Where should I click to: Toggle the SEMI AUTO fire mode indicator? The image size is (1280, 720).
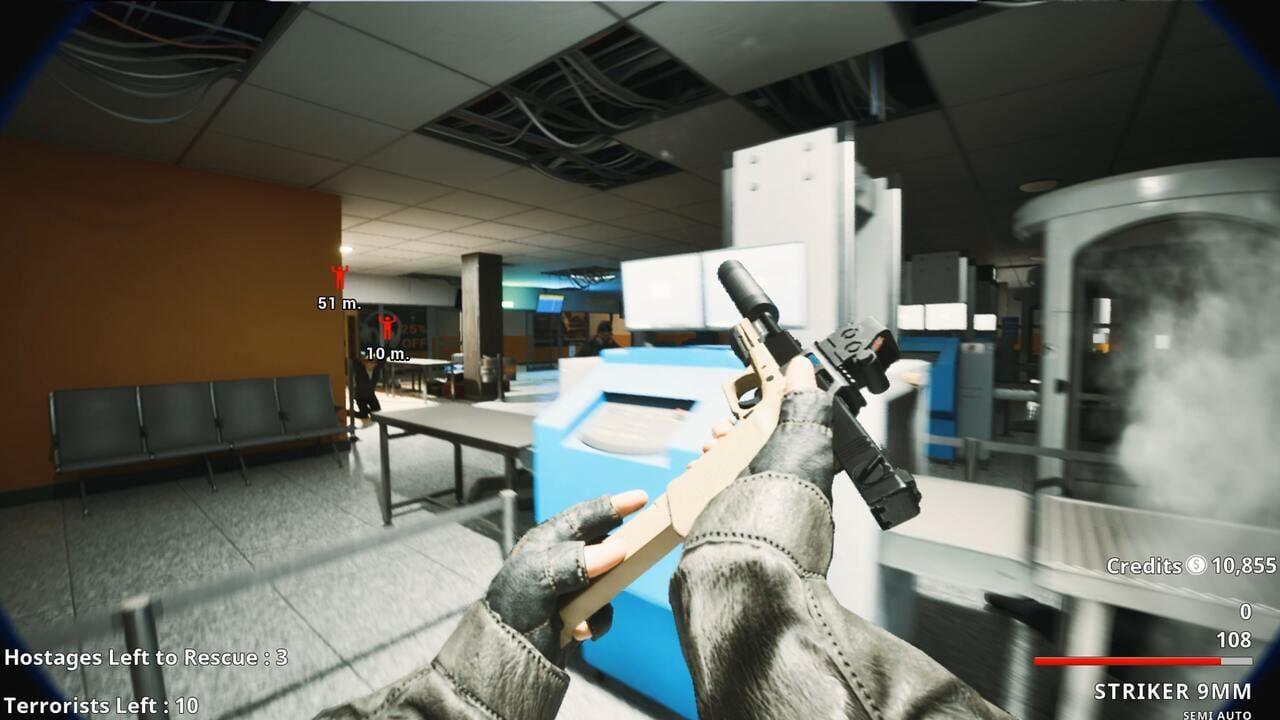1215,712
